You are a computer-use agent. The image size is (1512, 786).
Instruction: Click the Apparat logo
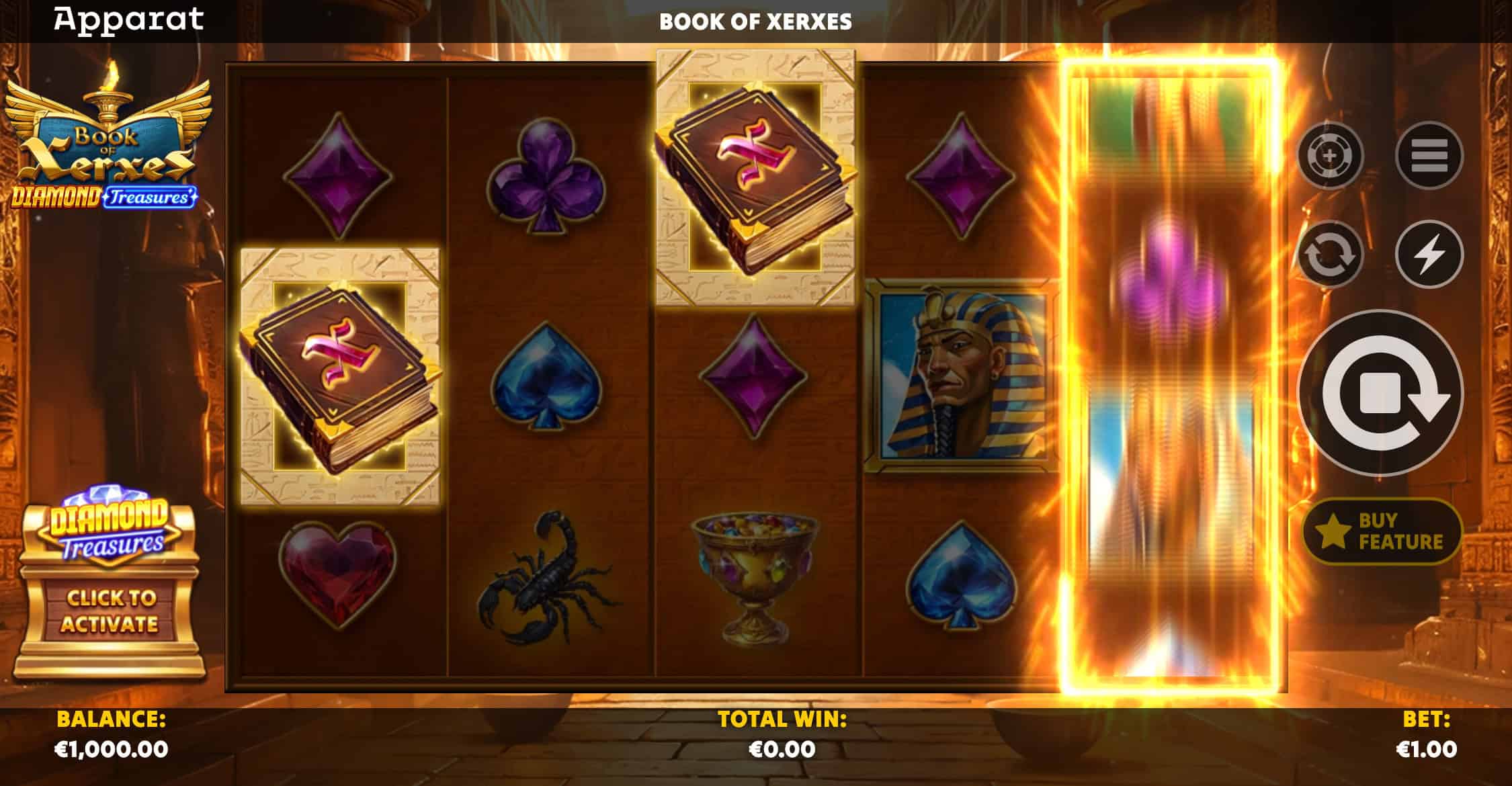129,19
